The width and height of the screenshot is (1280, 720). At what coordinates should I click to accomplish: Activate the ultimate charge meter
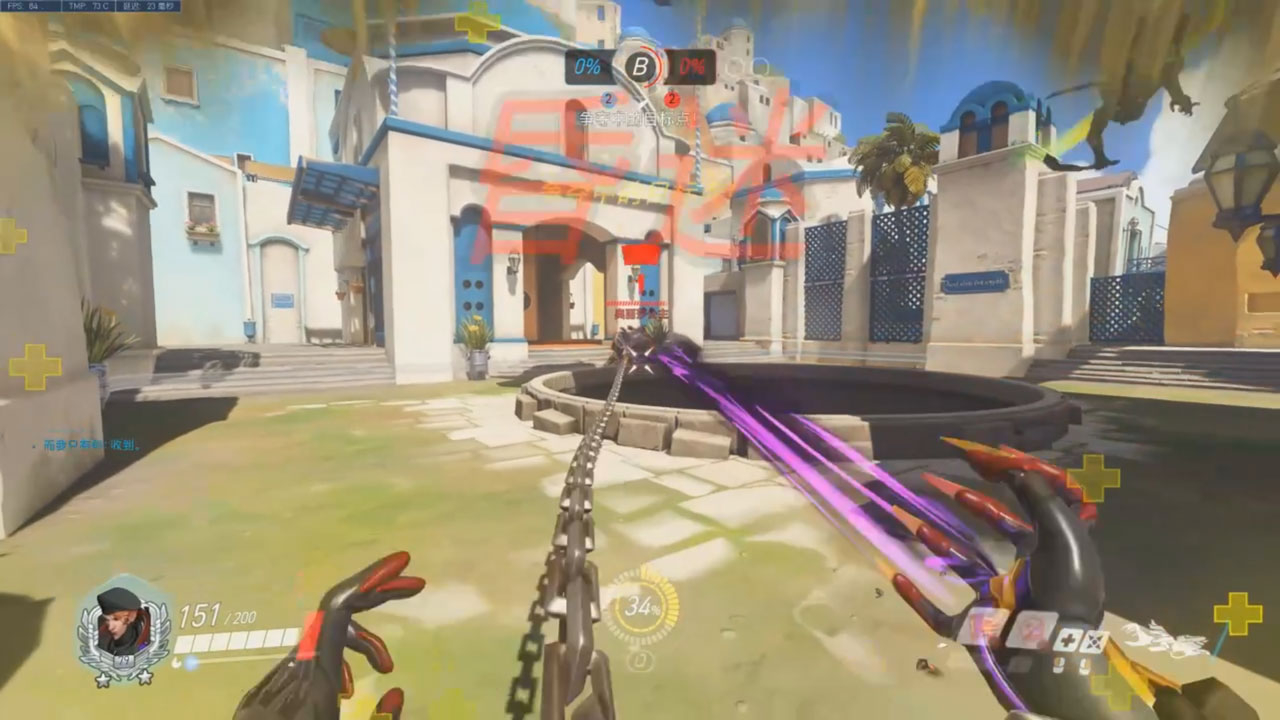[x=640, y=607]
